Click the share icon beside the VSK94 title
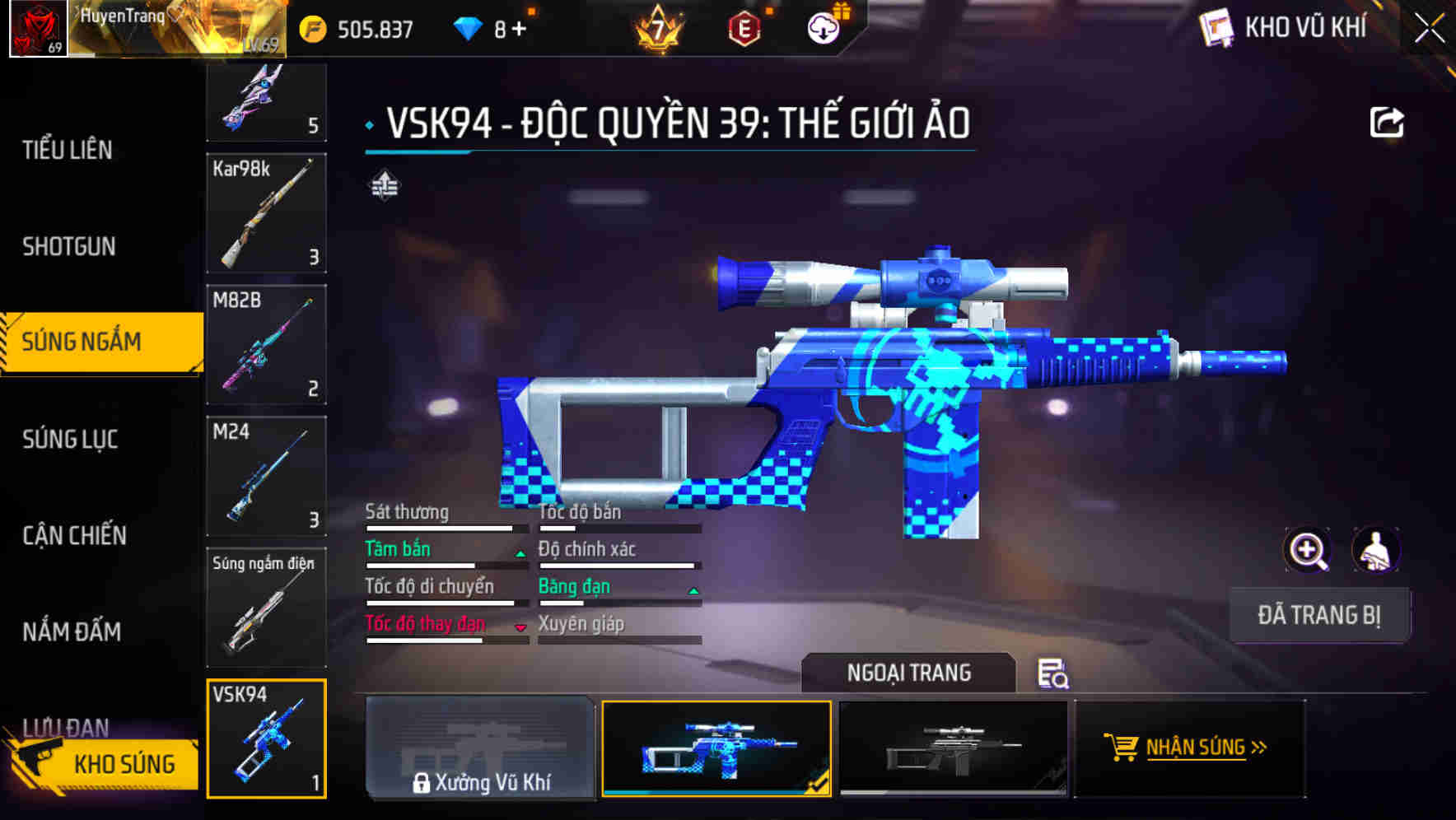This screenshot has width=1456, height=820. 1388,121
